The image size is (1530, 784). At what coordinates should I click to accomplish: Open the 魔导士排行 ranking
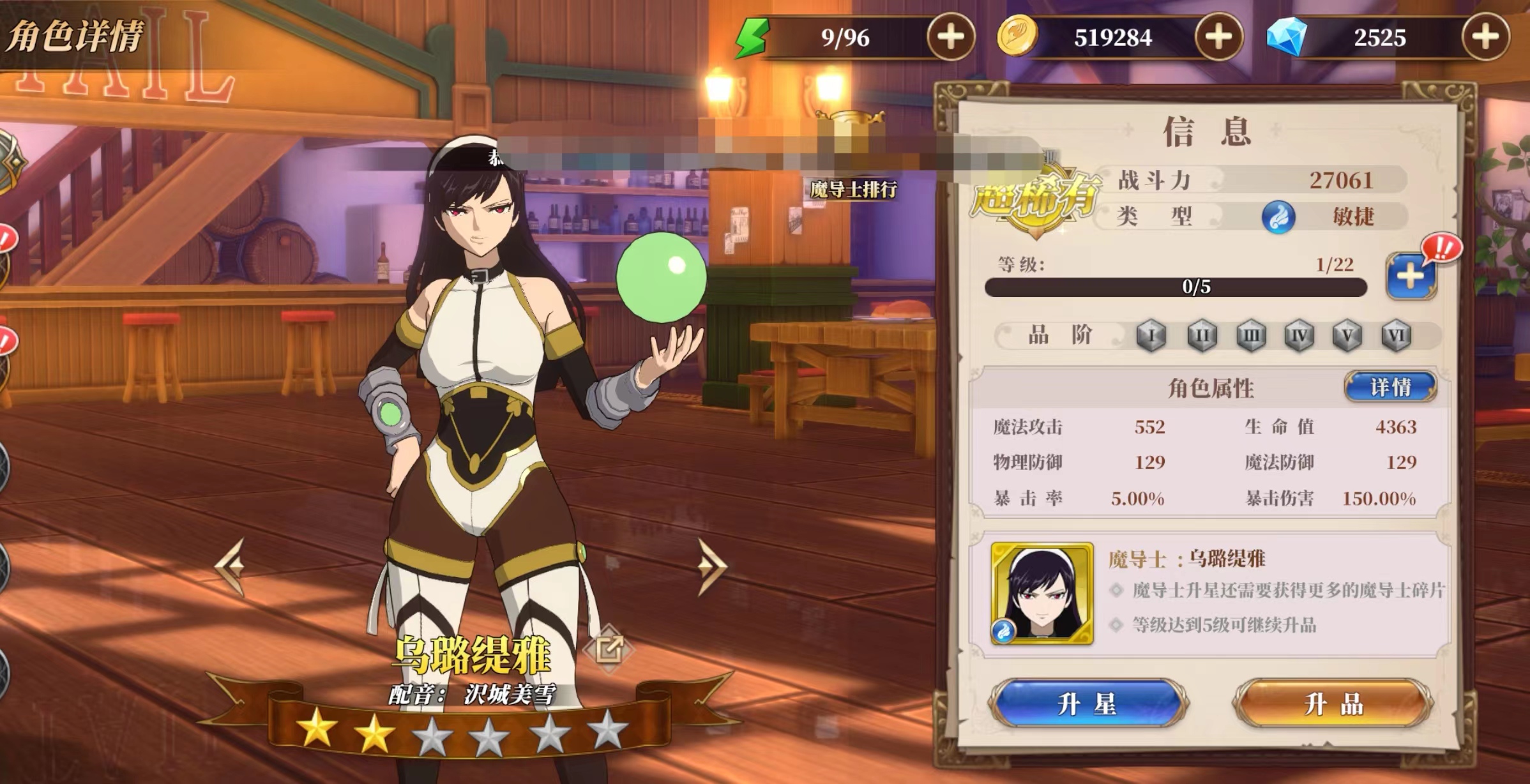point(853,189)
